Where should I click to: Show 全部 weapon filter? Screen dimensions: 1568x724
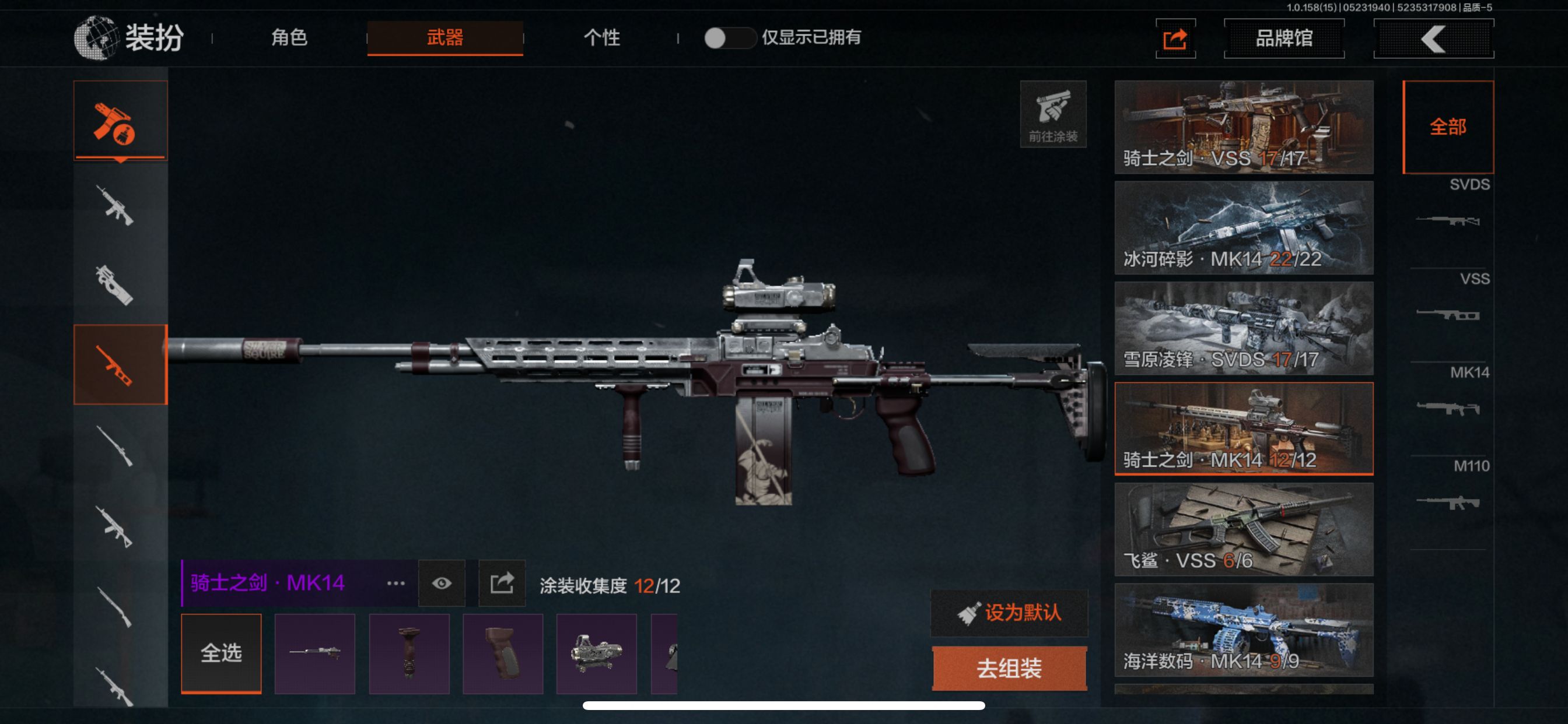[1447, 127]
